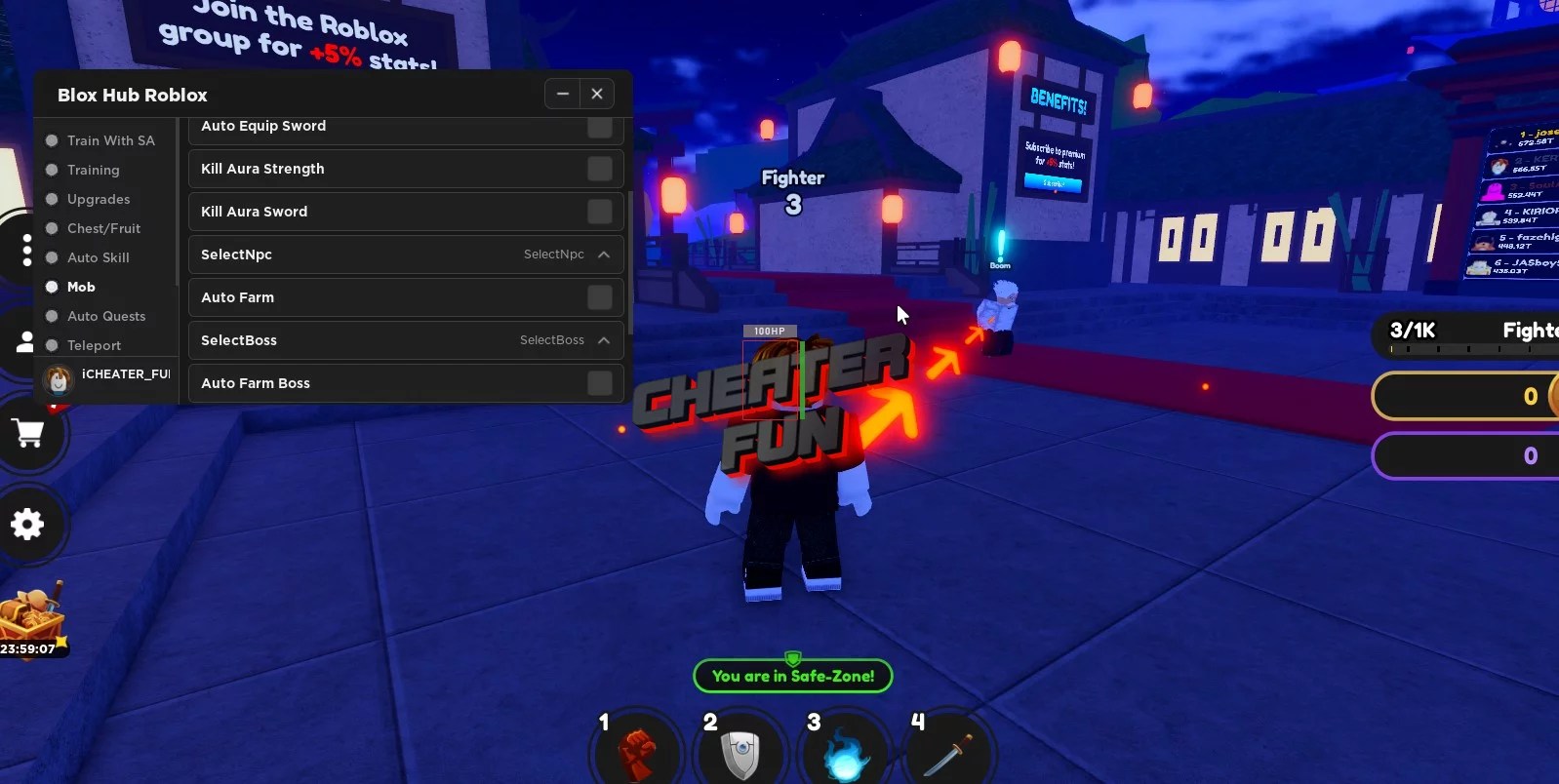Open the Auto Quests section in Blox Hub
The width and height of the screenshot is (1559, 784).
pos(105,316)
